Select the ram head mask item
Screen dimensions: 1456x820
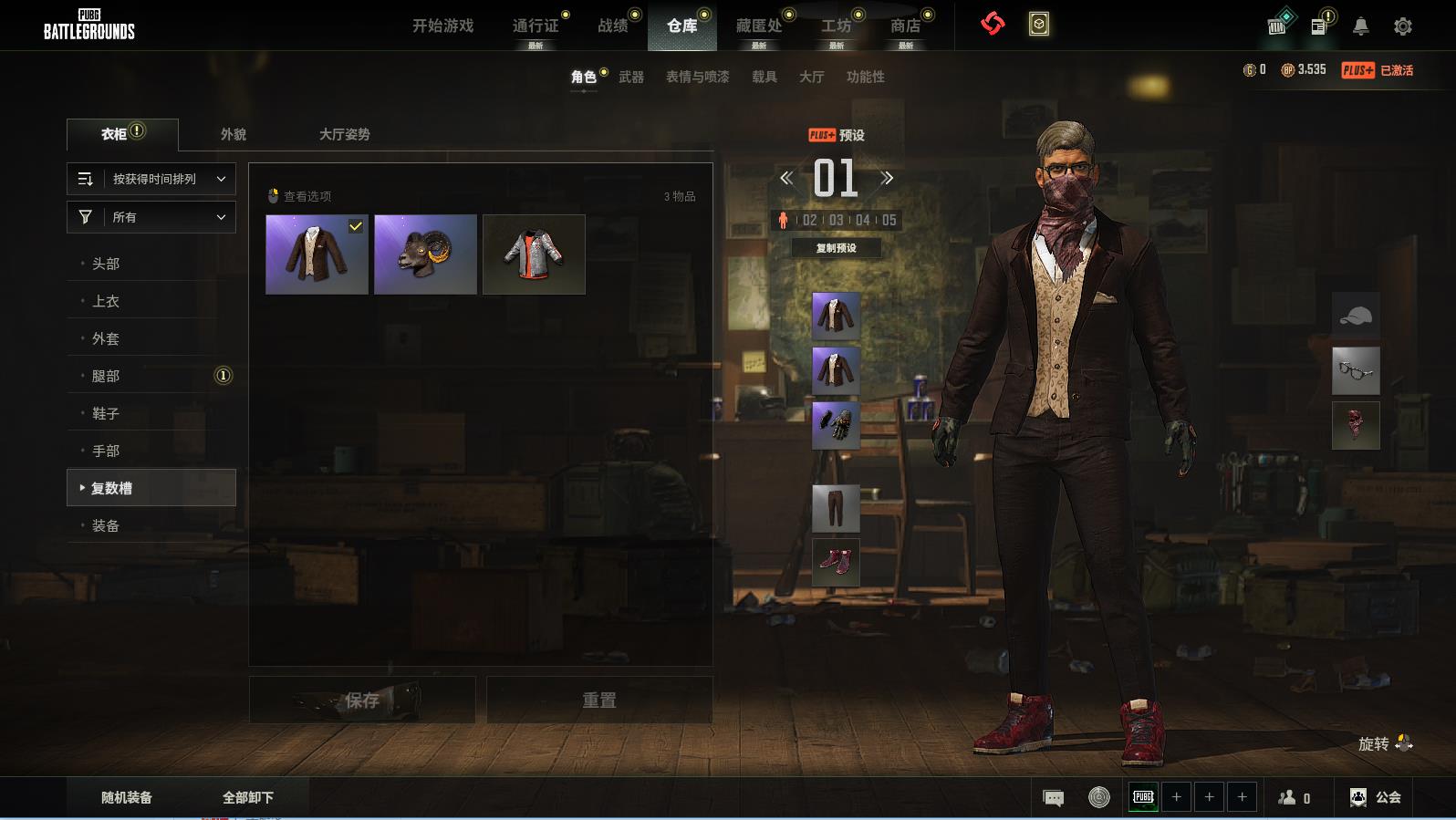425,254
